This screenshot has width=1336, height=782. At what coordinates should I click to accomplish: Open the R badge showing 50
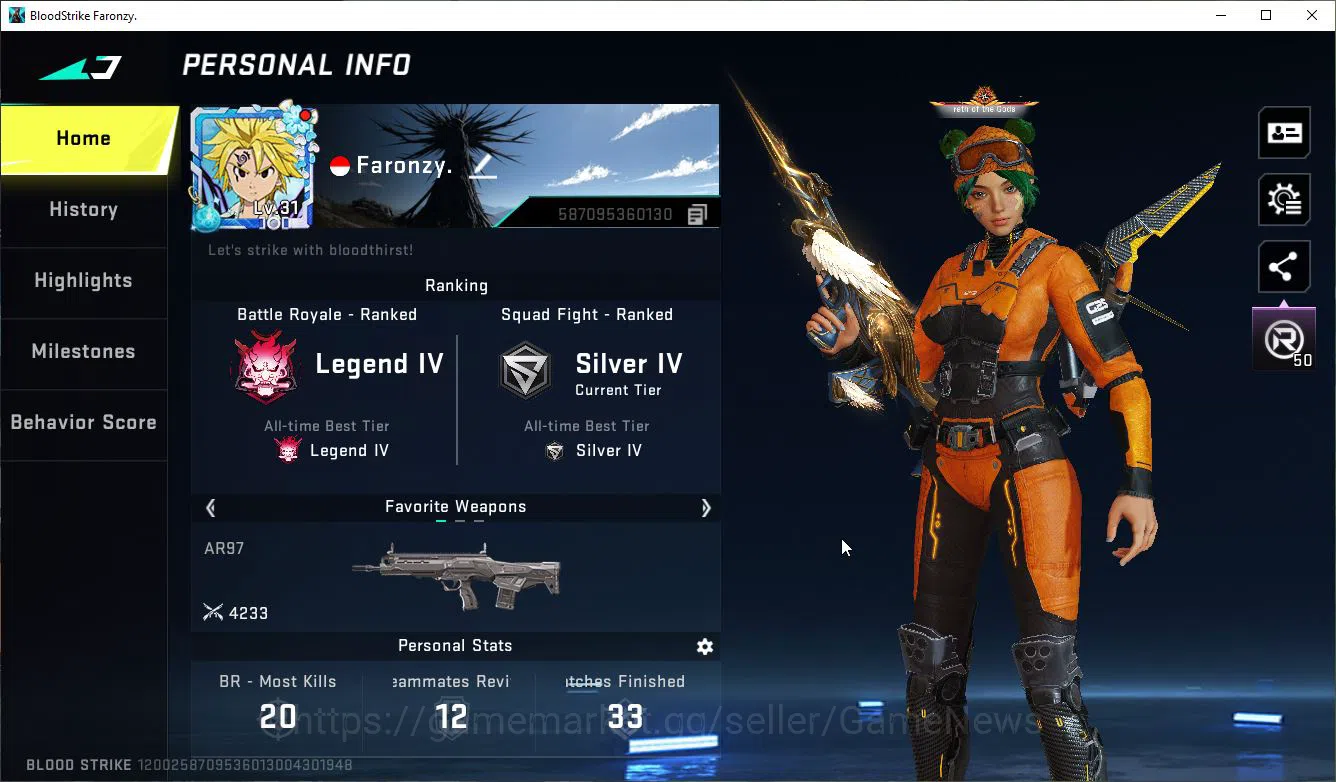coord(1284,340)
